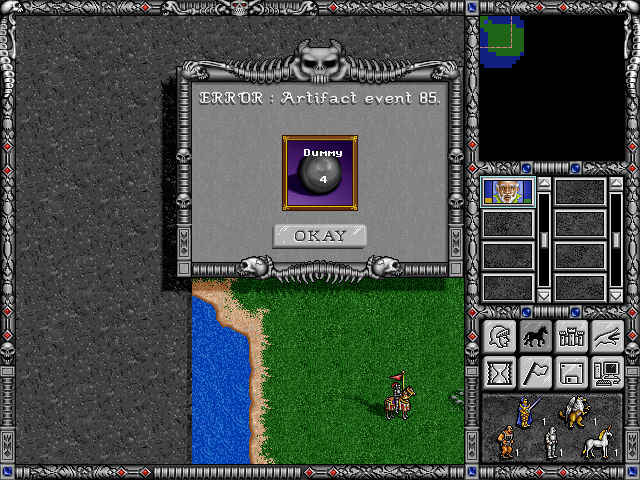Viewport: 640px width, 480px height.
Task: Open file options floppy disk button
Action: coord(571,373)
